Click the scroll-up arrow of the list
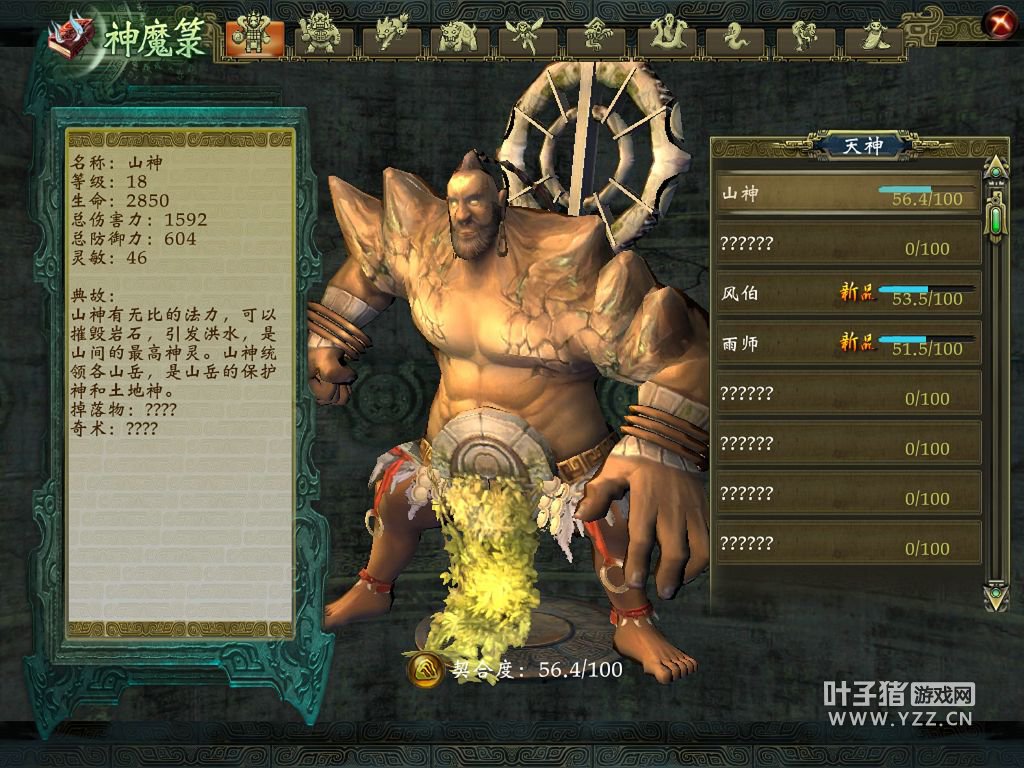This screenshot has width=1024, height=768. 996,167
